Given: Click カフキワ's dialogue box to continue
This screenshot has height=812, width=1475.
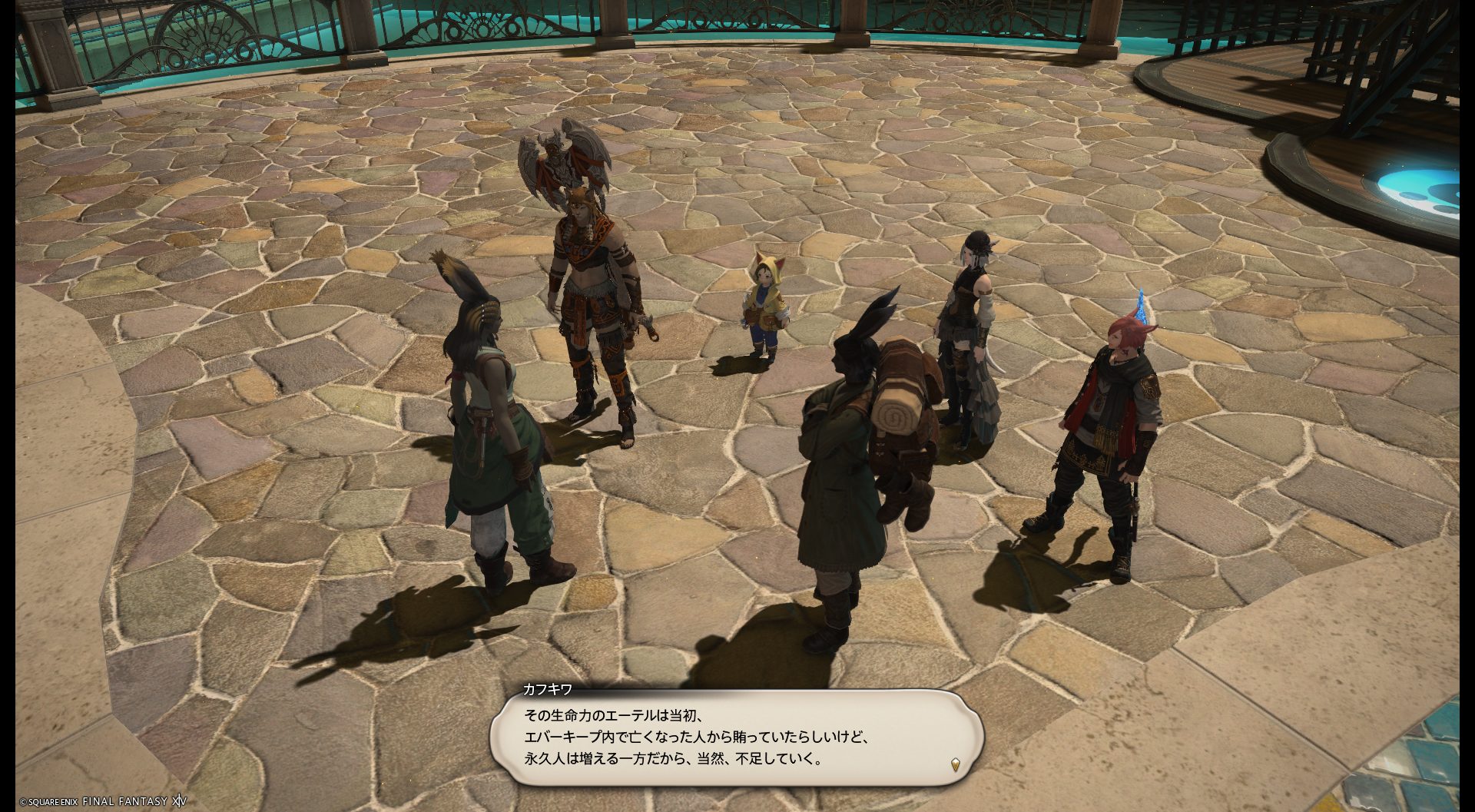Looking at the screenshot, I should pyautogui.click(x=736, y=737).
